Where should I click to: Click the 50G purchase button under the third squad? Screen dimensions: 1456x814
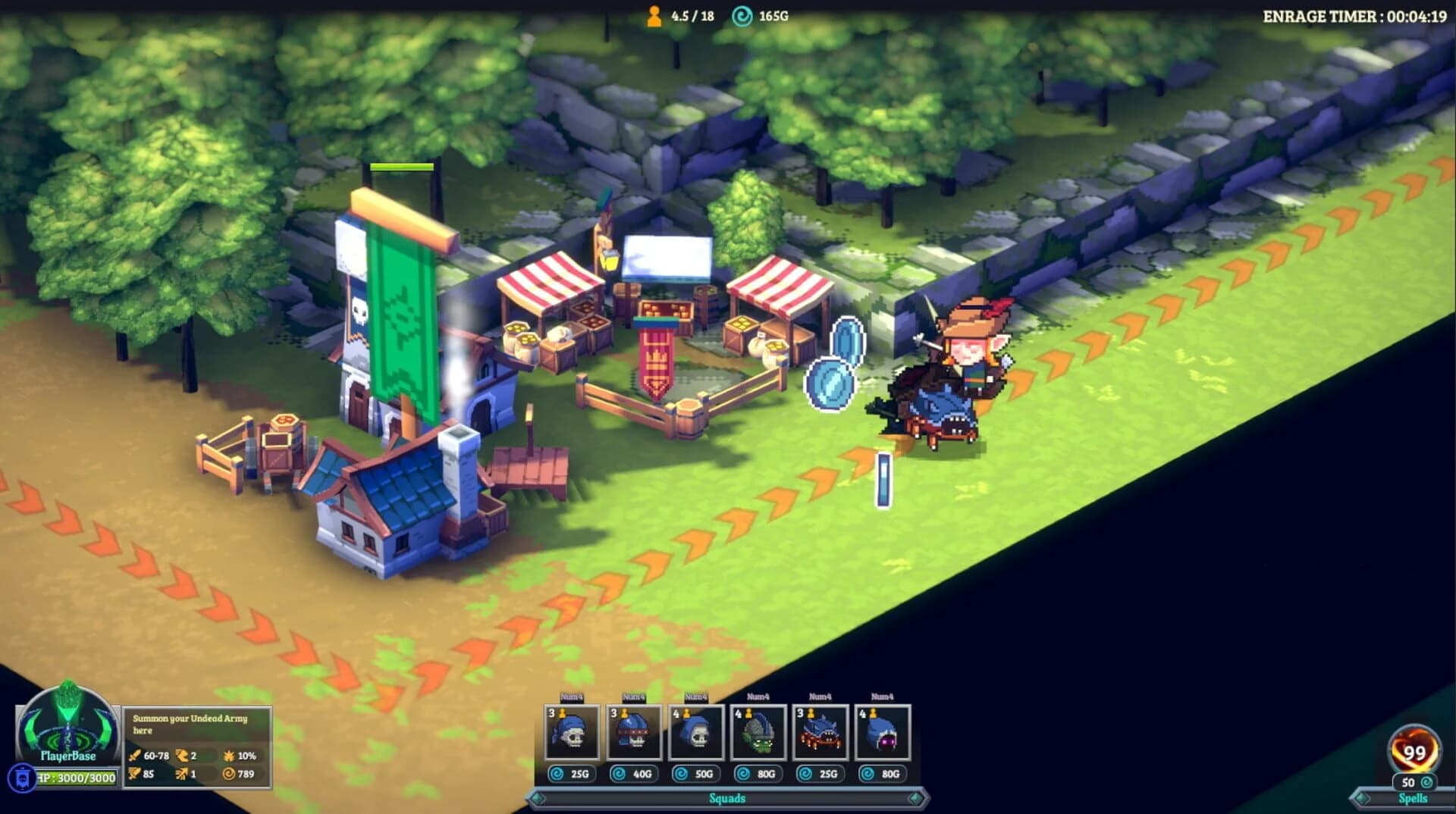coord(697,775)
